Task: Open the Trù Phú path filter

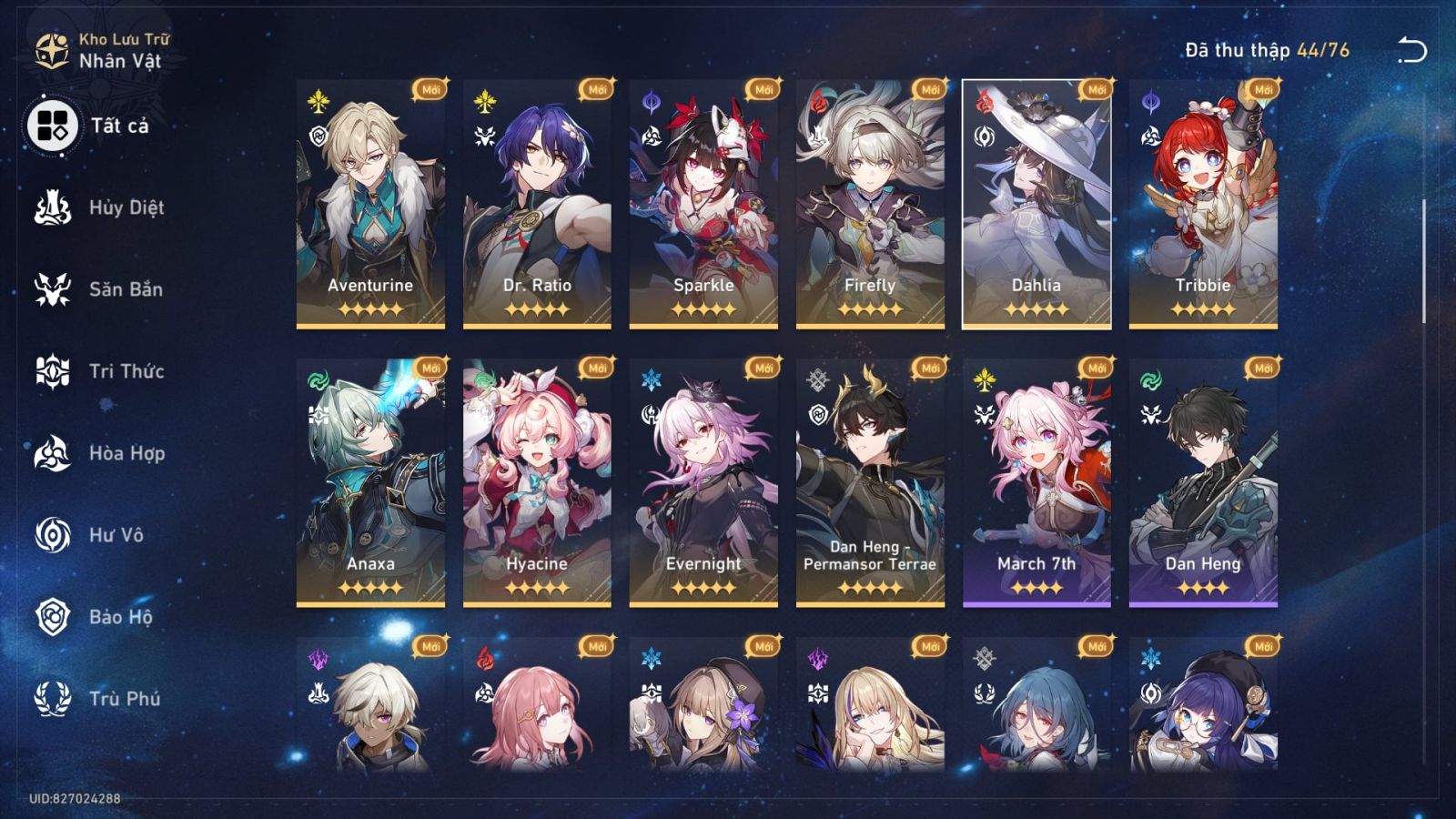Action: 52,699
